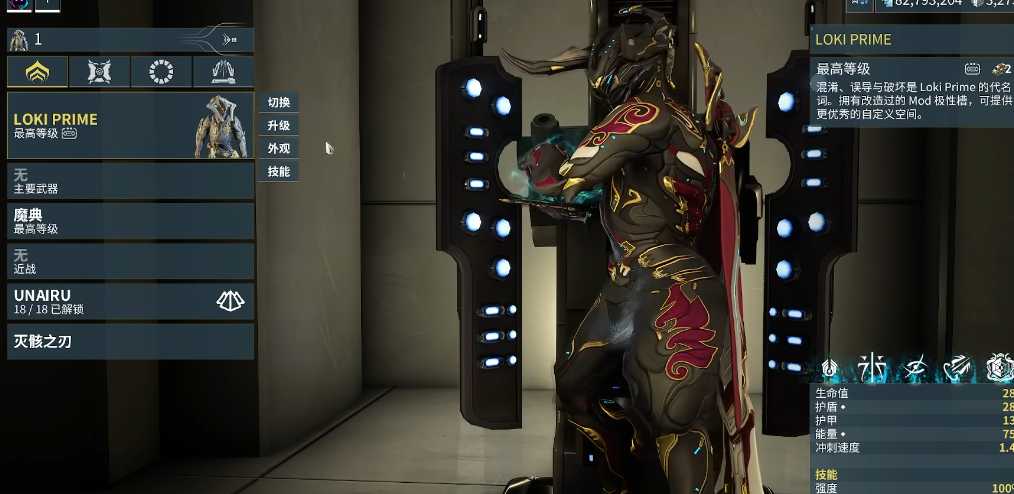Select the empty 主要武器 primary weapon slot
The image size is (1014, 494).
tap(130, 181)
